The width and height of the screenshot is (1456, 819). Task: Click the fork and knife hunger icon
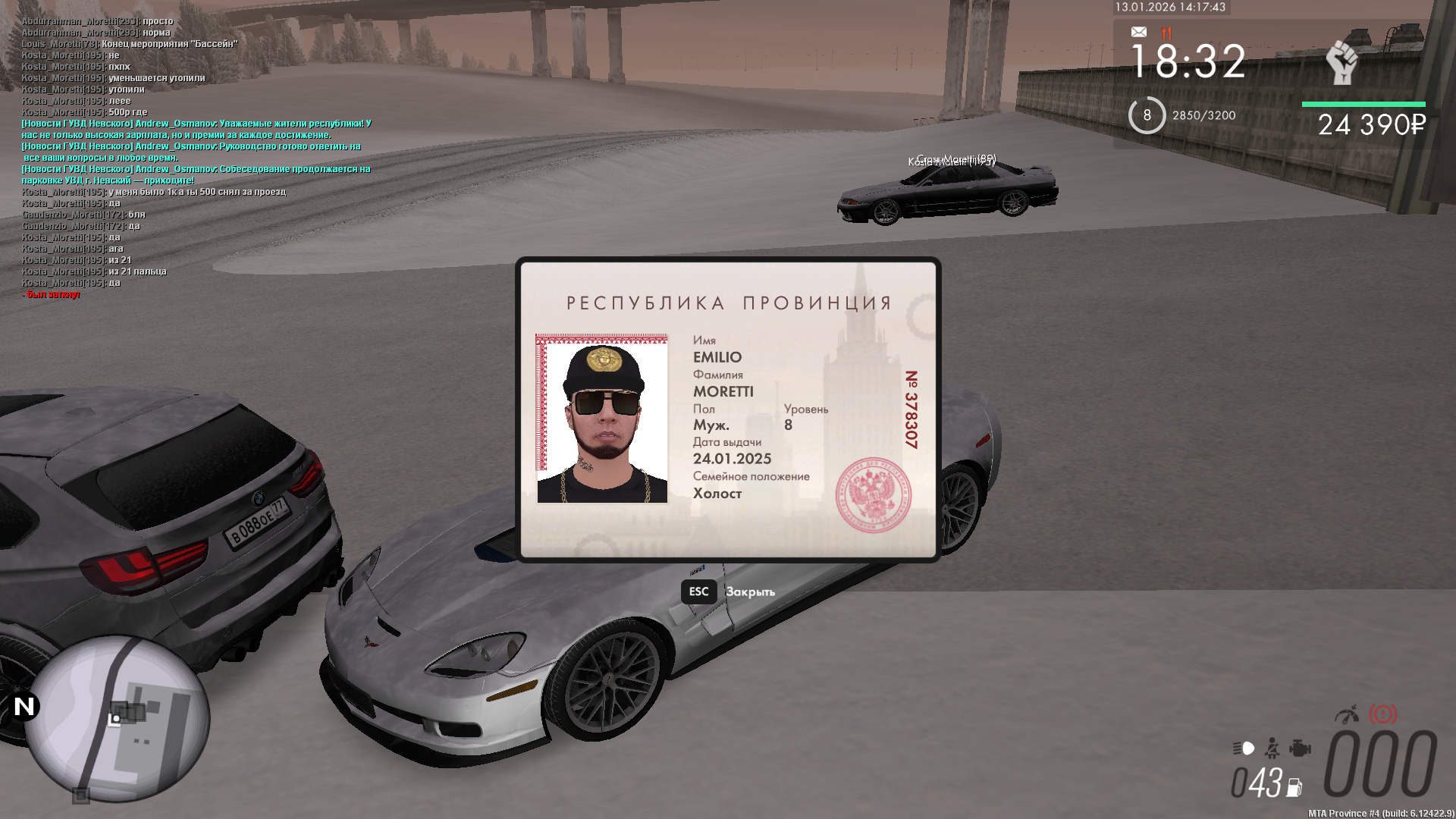click(x=1166, y=33)
